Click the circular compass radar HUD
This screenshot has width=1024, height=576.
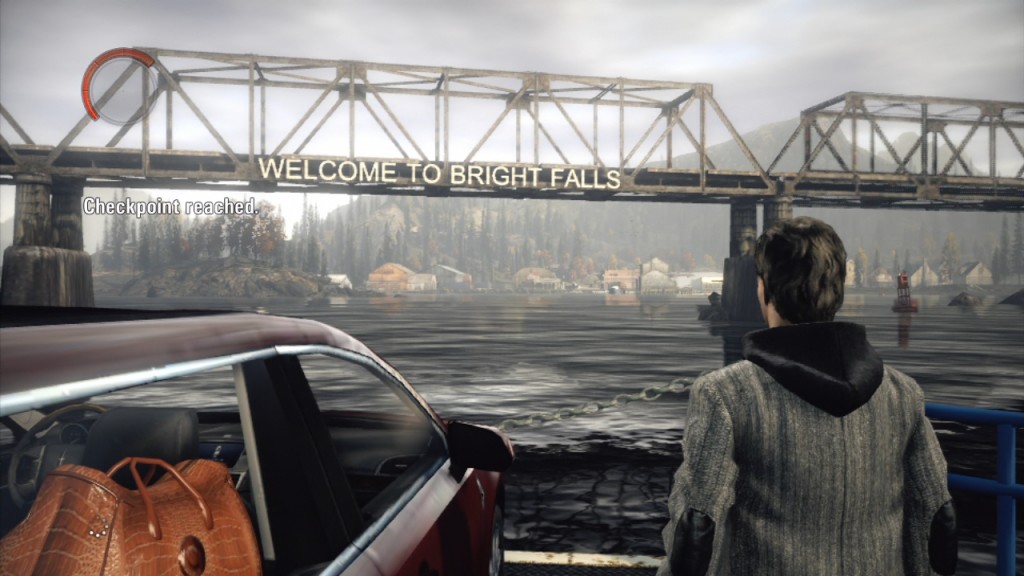[x=121, y=87]
